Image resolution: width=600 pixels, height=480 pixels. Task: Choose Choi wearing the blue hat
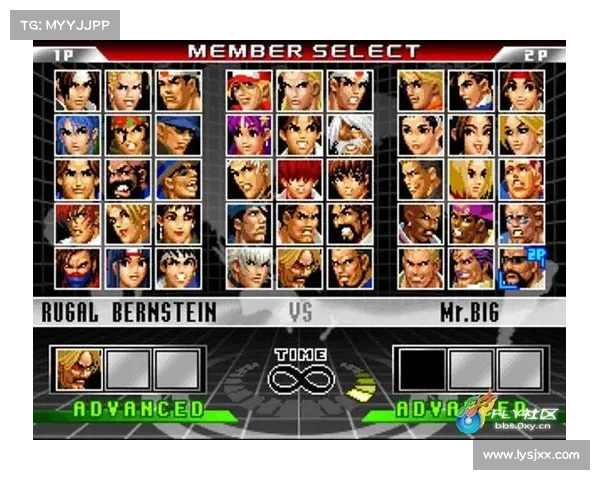177,179
